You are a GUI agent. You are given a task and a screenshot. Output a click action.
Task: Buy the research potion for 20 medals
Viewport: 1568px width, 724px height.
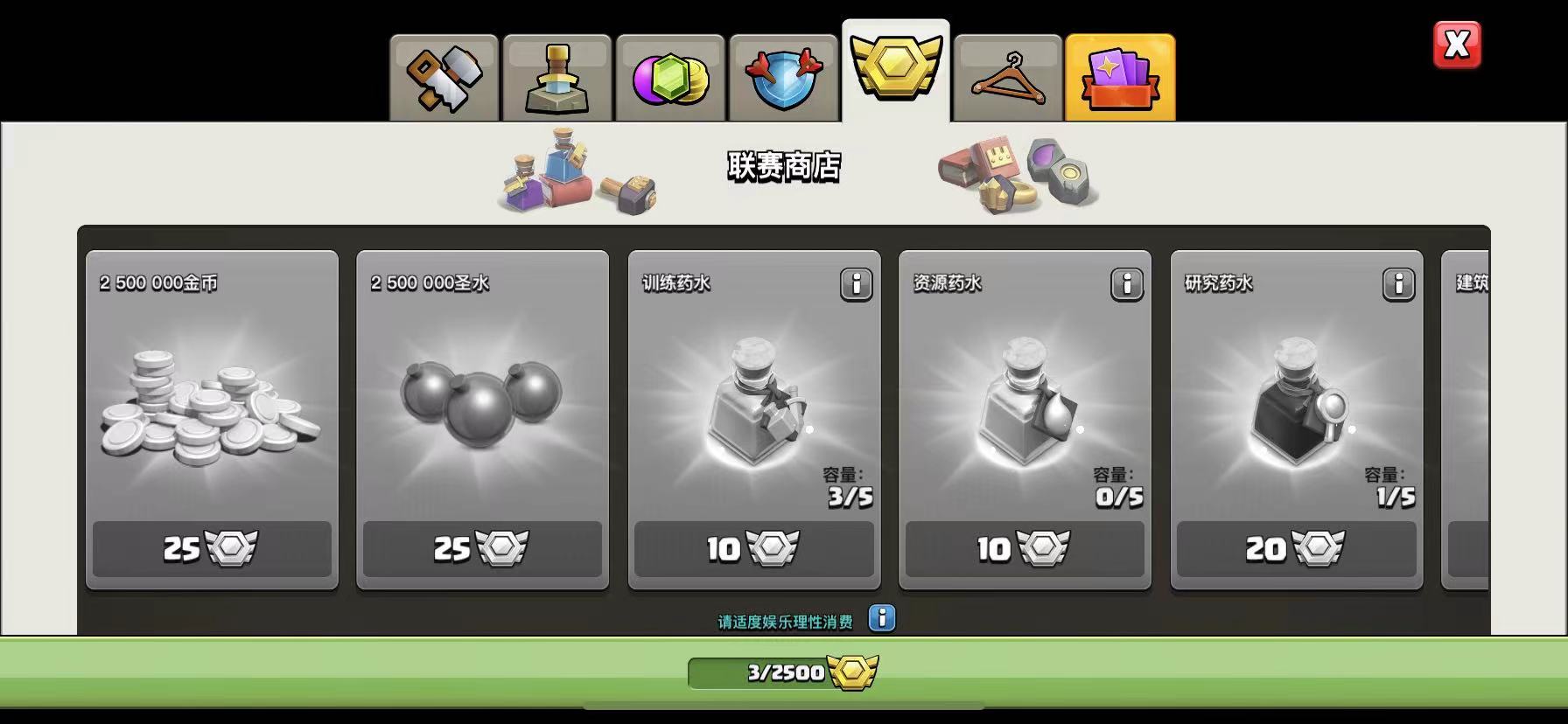coord(1296,549)
